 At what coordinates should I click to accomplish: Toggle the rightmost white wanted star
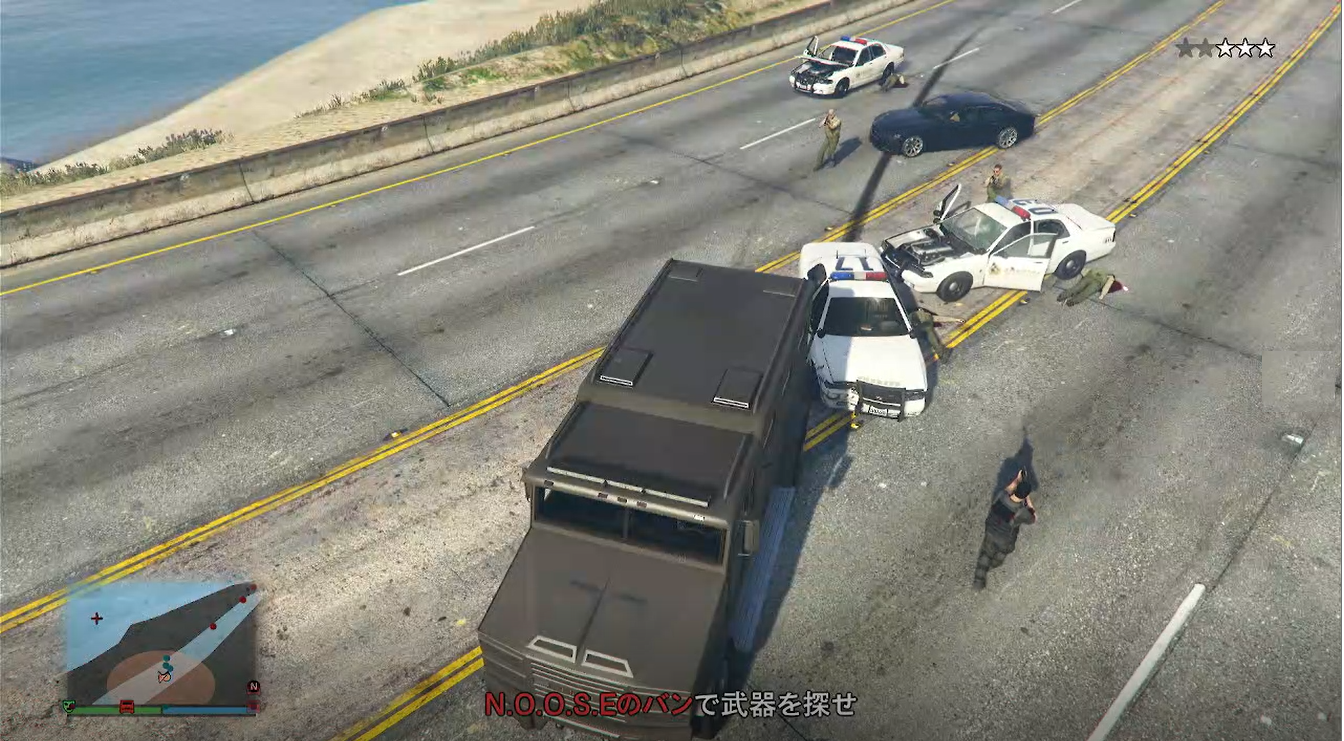[1265, 46]
